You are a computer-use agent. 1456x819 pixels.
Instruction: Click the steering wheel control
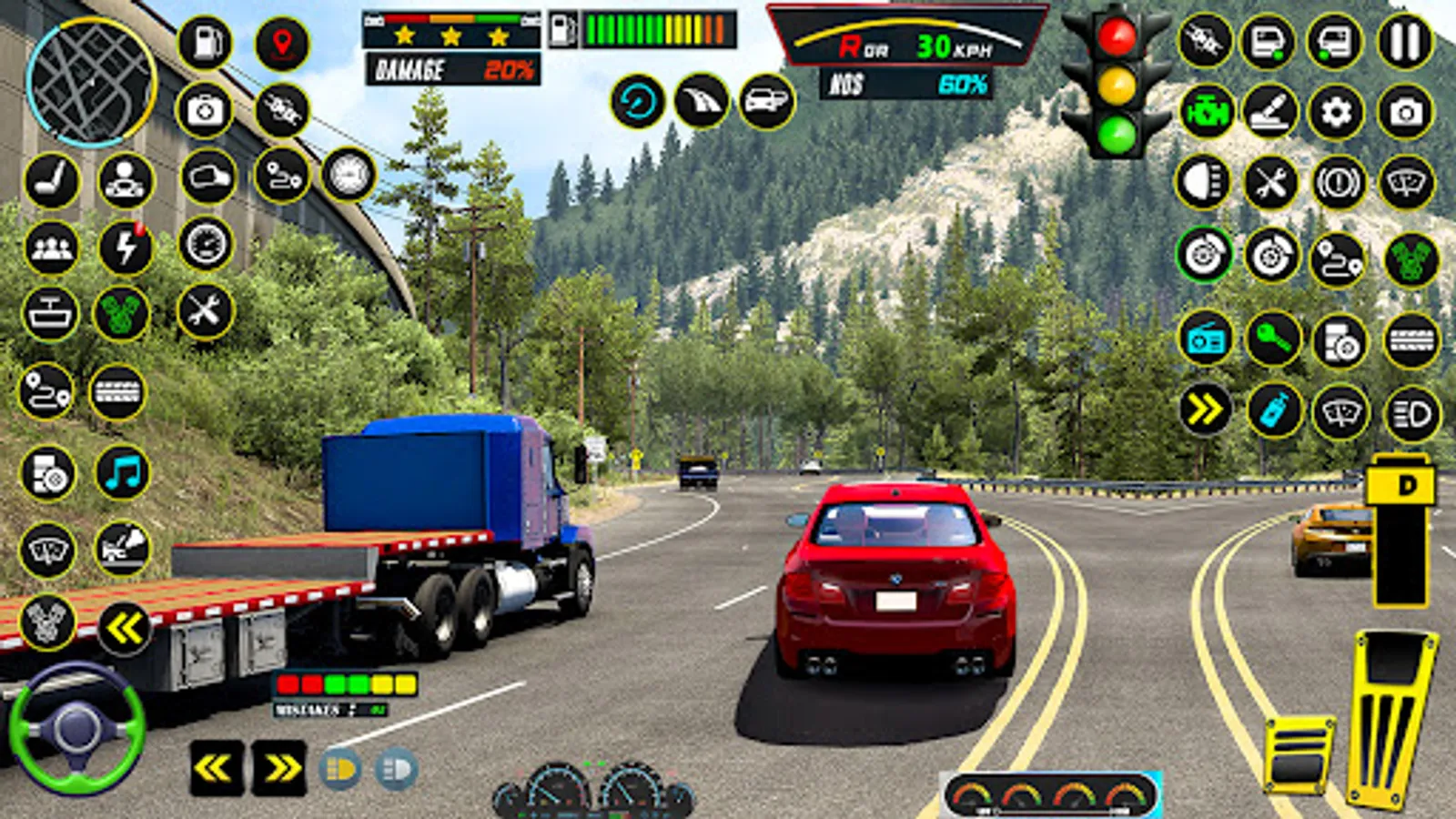tap(76, 728)
